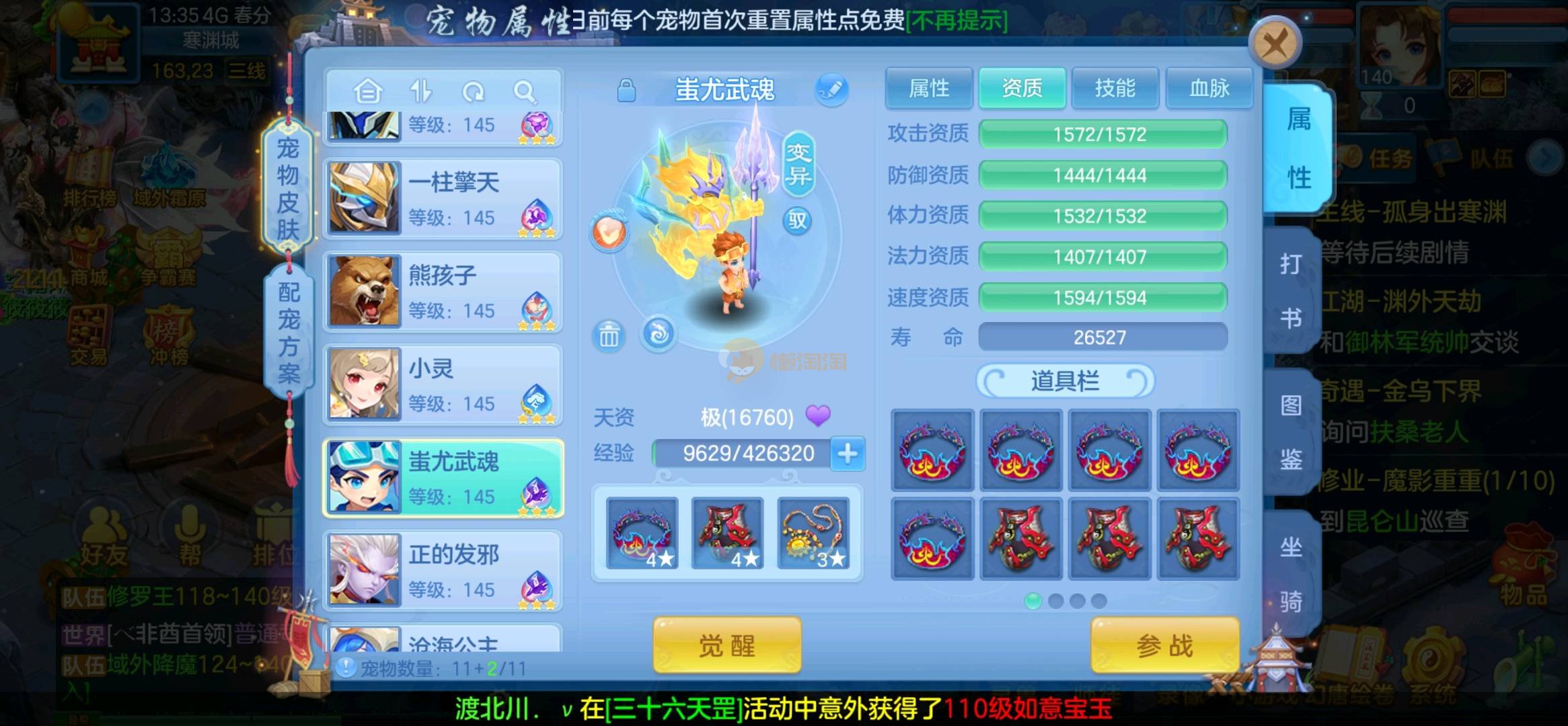The image size is (1568, 726).
Task: Click the pet search magnifier icon
Action: (524, 91)
